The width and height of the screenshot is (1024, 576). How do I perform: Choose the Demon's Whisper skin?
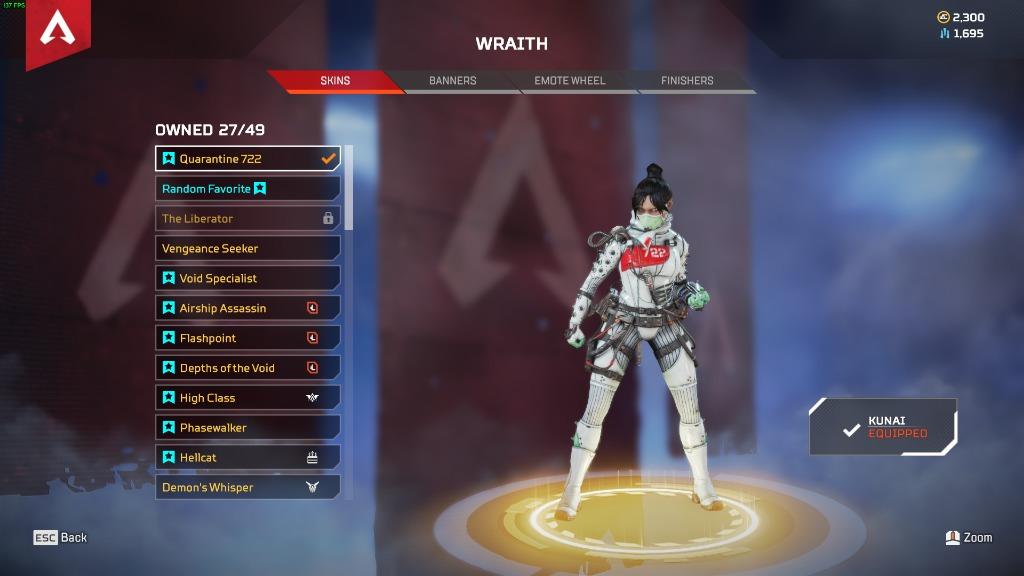click(247, 488)
